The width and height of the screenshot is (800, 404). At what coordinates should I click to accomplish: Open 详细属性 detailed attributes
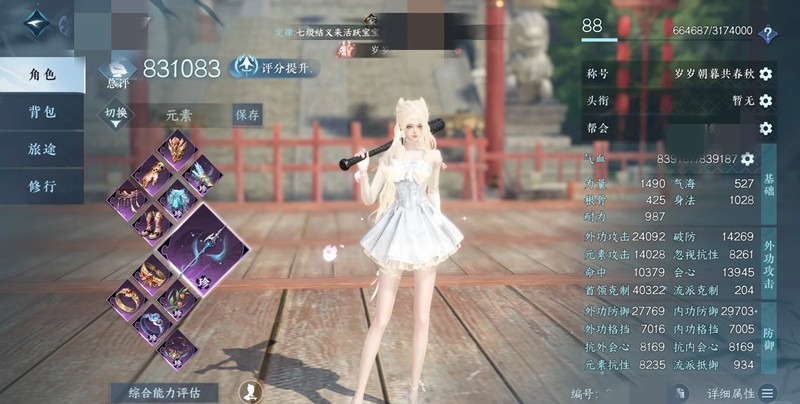[x=740, y=393]
